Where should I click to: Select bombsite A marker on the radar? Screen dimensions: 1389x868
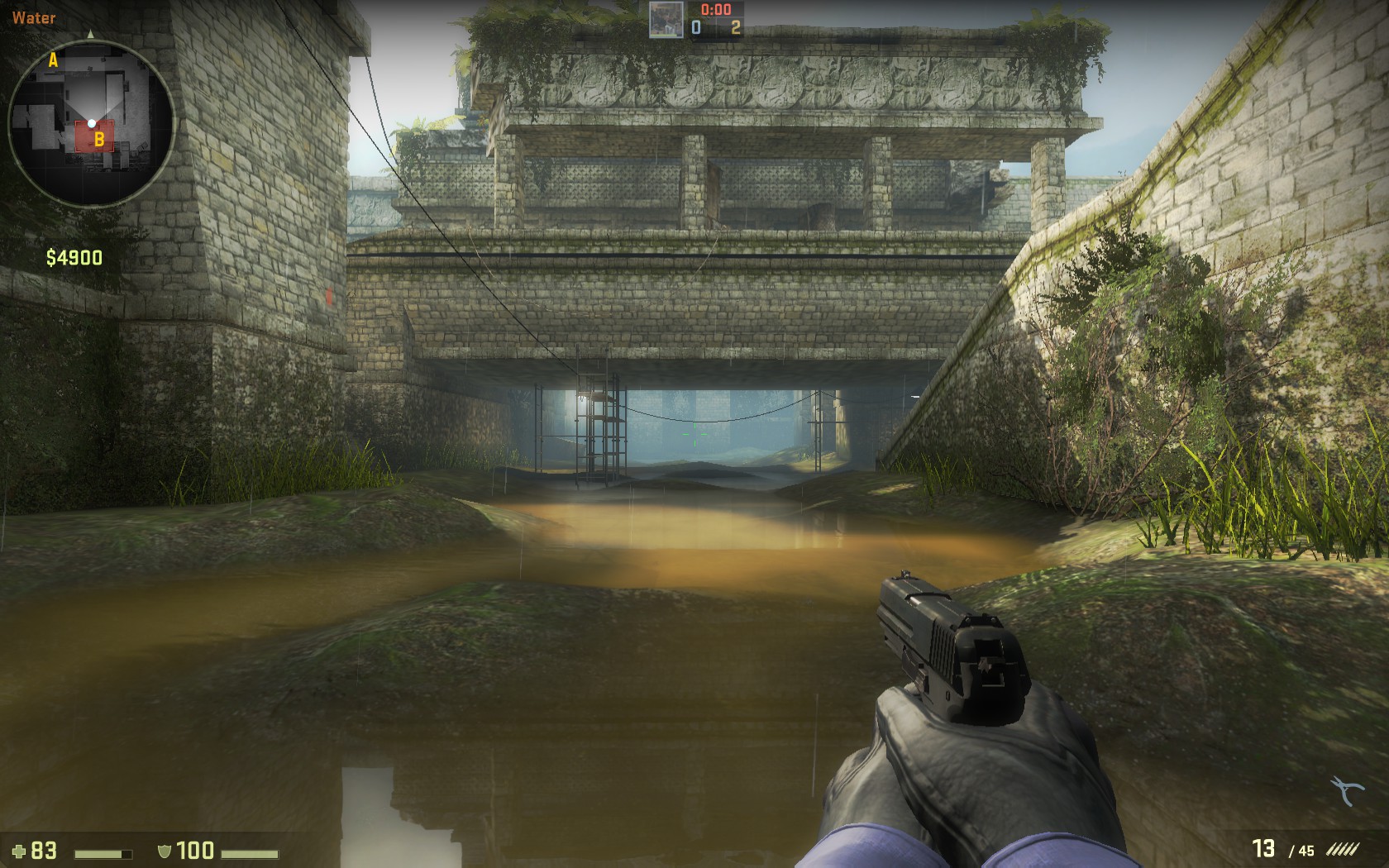(x=54, y=60)
